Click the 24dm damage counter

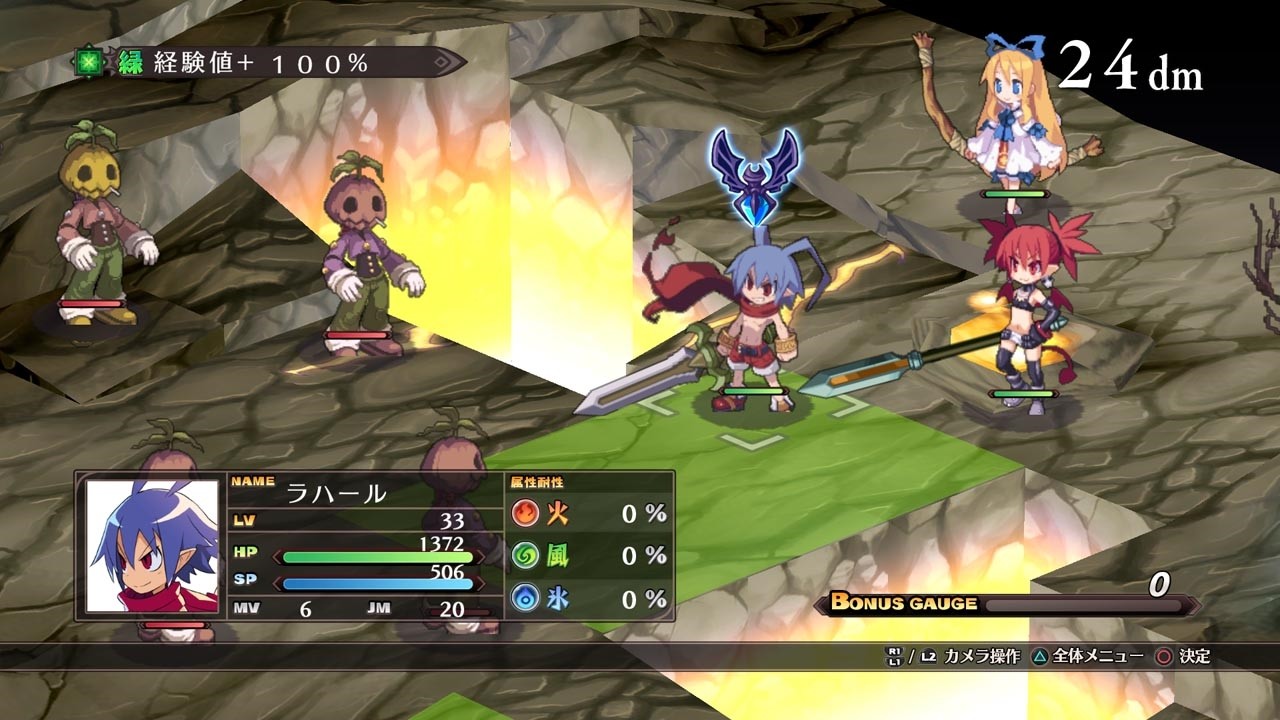pyautogui.click(x=1128, y=62)
